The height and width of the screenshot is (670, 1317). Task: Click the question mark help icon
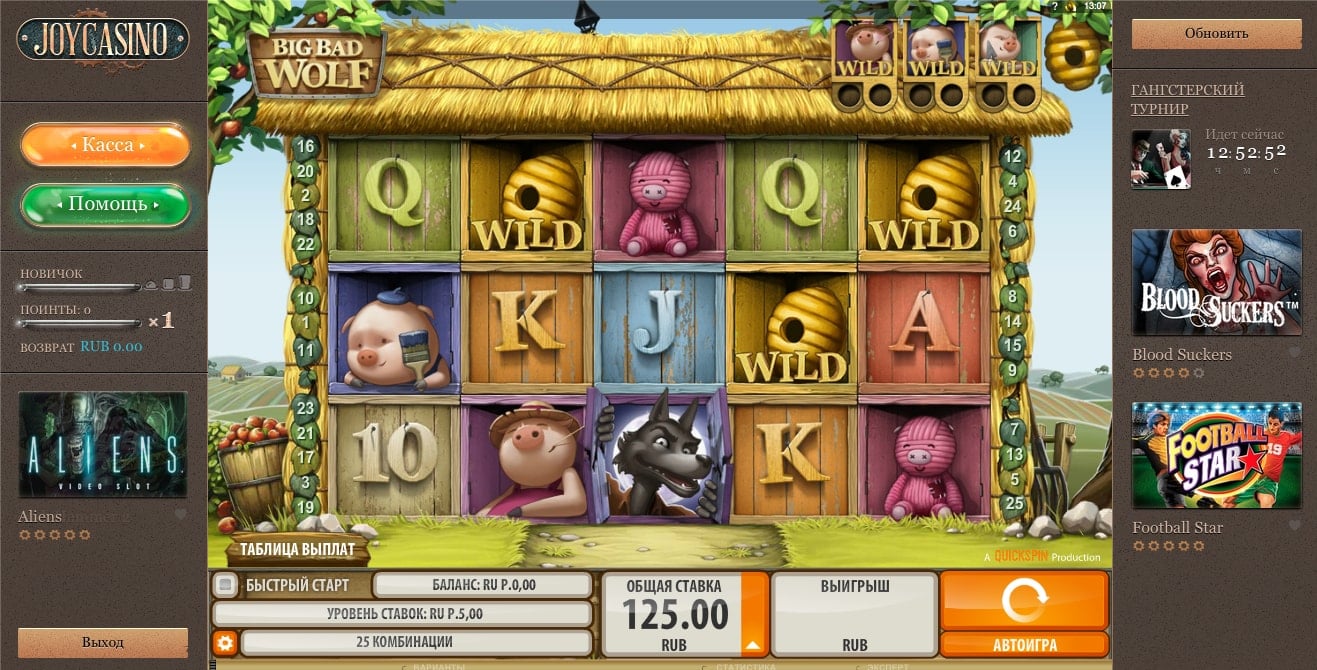point(1055,6)
